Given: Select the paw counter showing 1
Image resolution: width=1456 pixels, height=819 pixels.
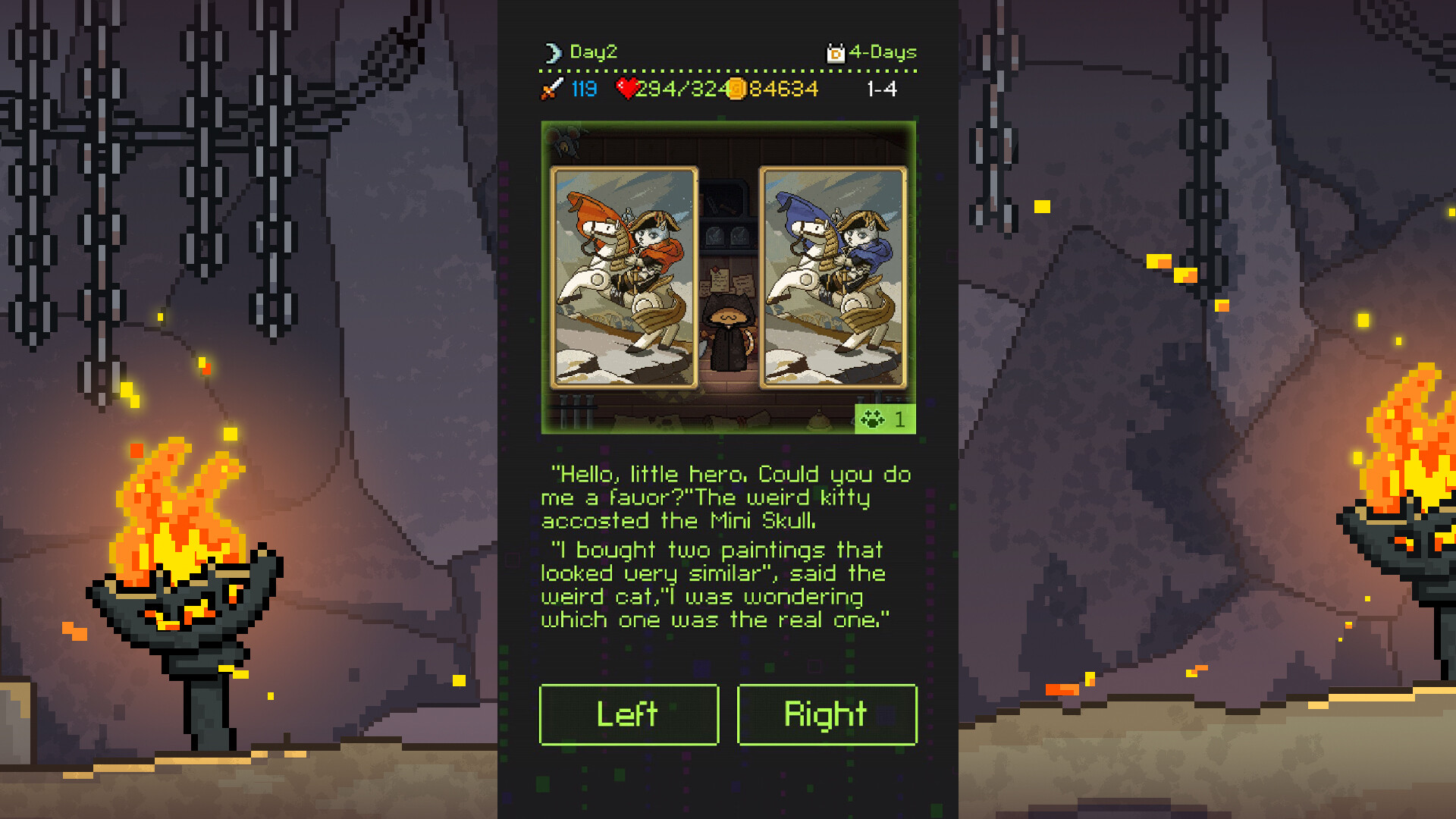Looking at the screenshot, I should coord(899,419).
